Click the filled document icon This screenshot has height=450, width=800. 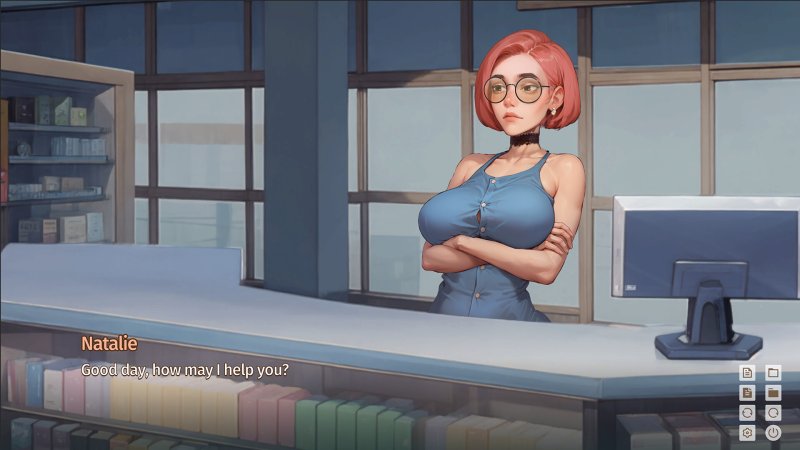pyautogui.click(x=746, y=392)
